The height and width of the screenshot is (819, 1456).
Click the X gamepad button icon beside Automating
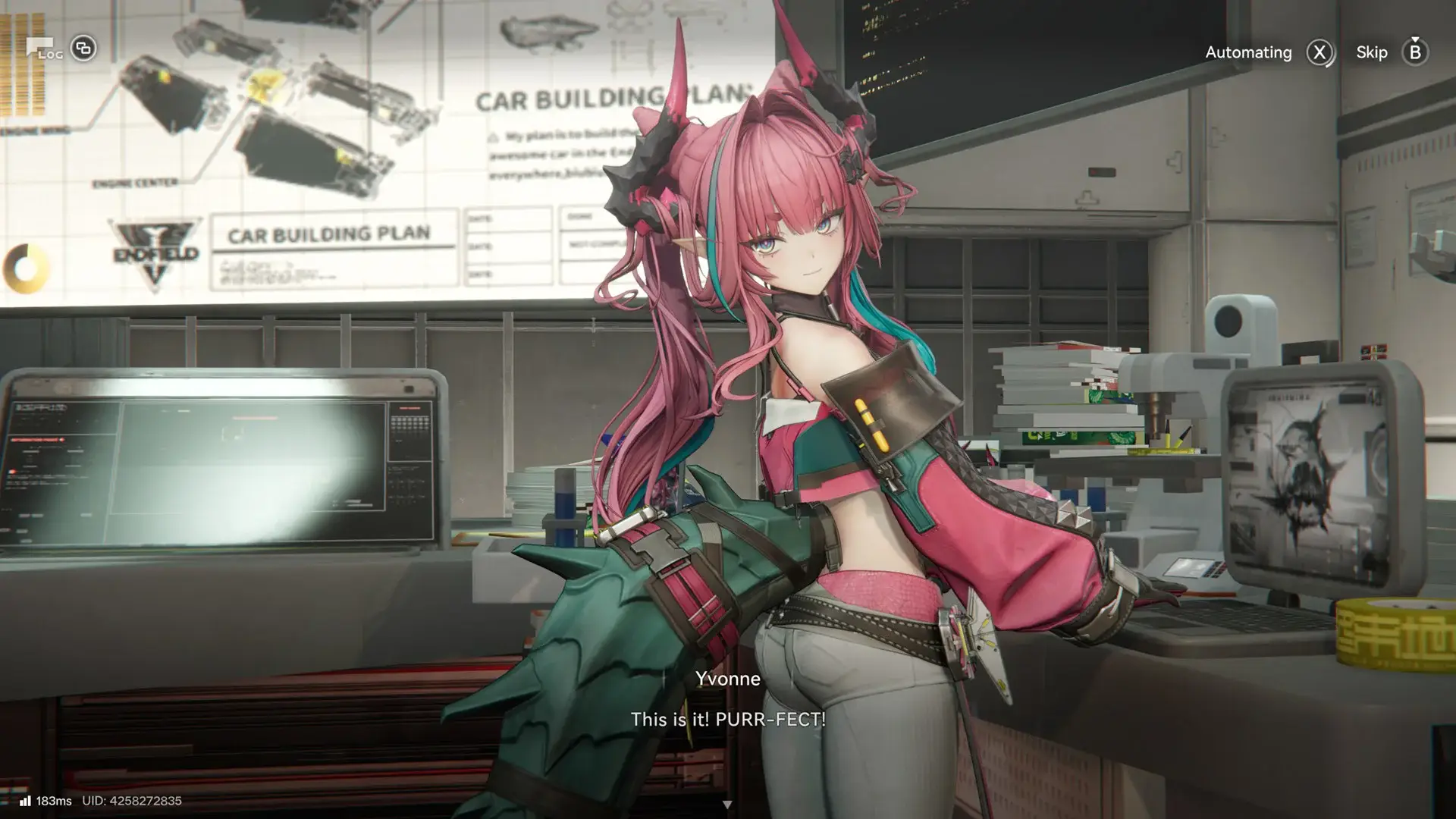point(1319,52)
